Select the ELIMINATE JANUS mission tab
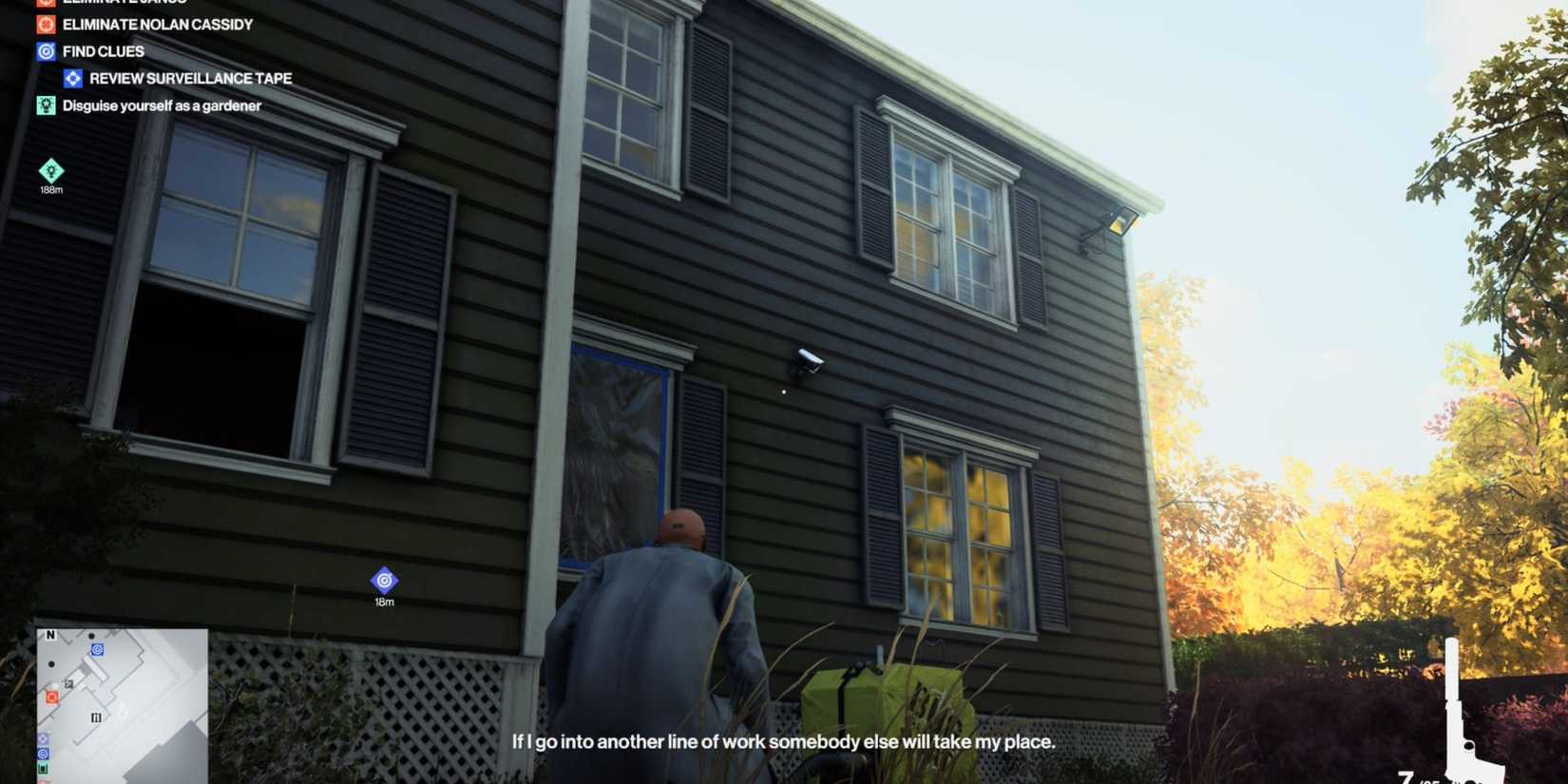 coord(124,4)
